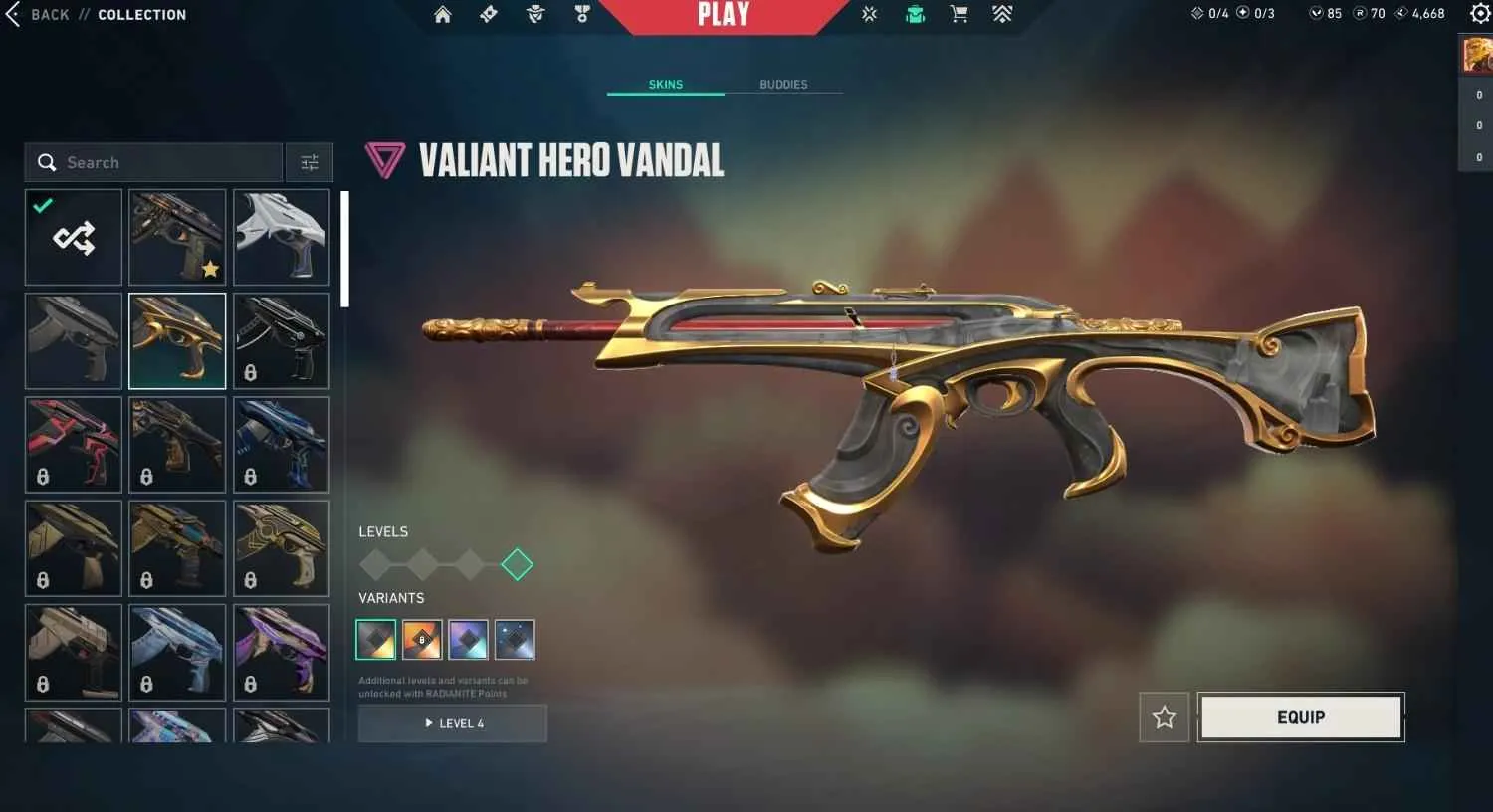Image resolution: width=1493 pixels, height=812 pixels.
Task: Select the Level 4 diamond on the levels track
Action: tap(517, 564)
